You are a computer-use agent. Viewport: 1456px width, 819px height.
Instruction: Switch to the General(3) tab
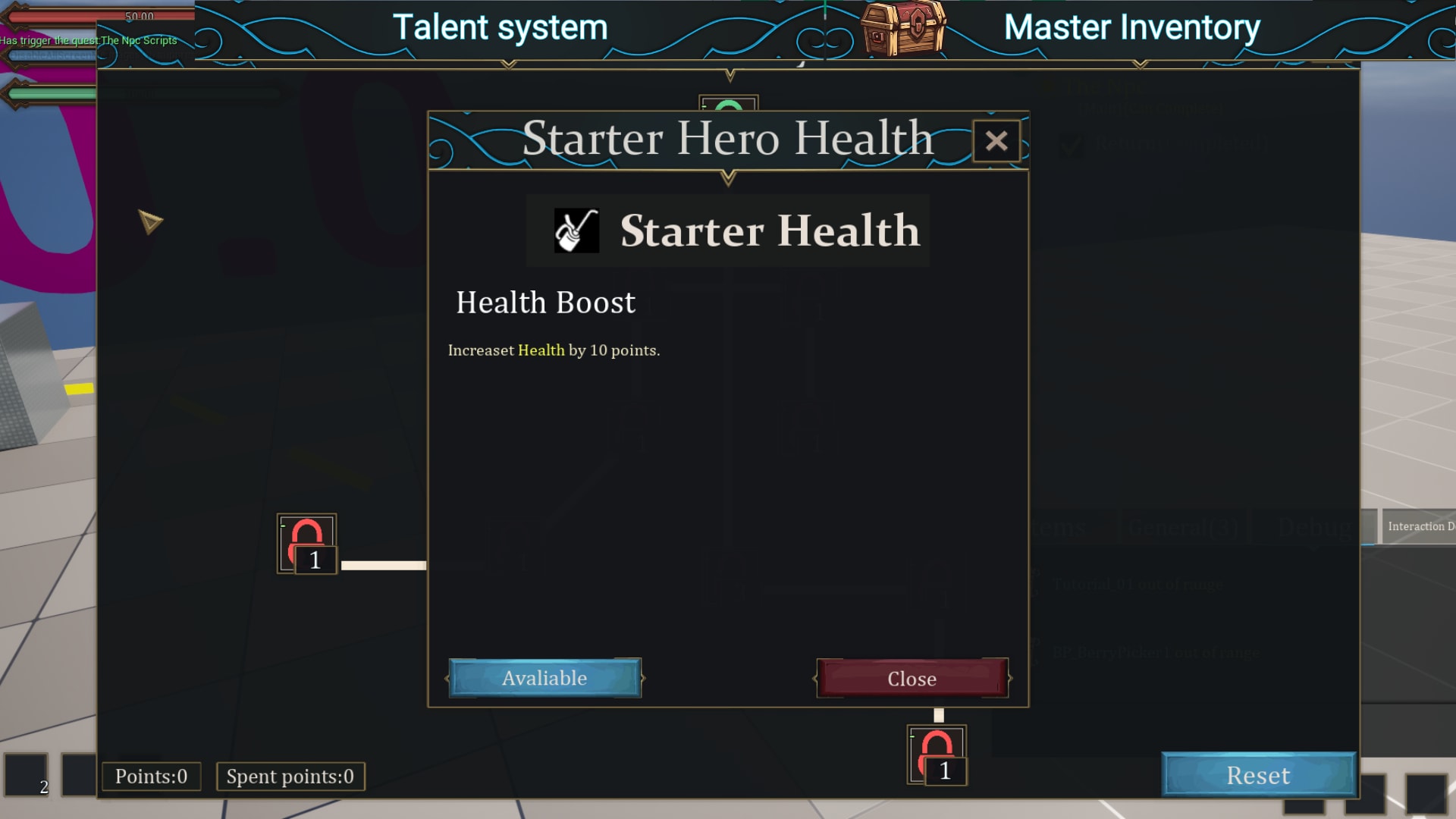[1185, 526]
